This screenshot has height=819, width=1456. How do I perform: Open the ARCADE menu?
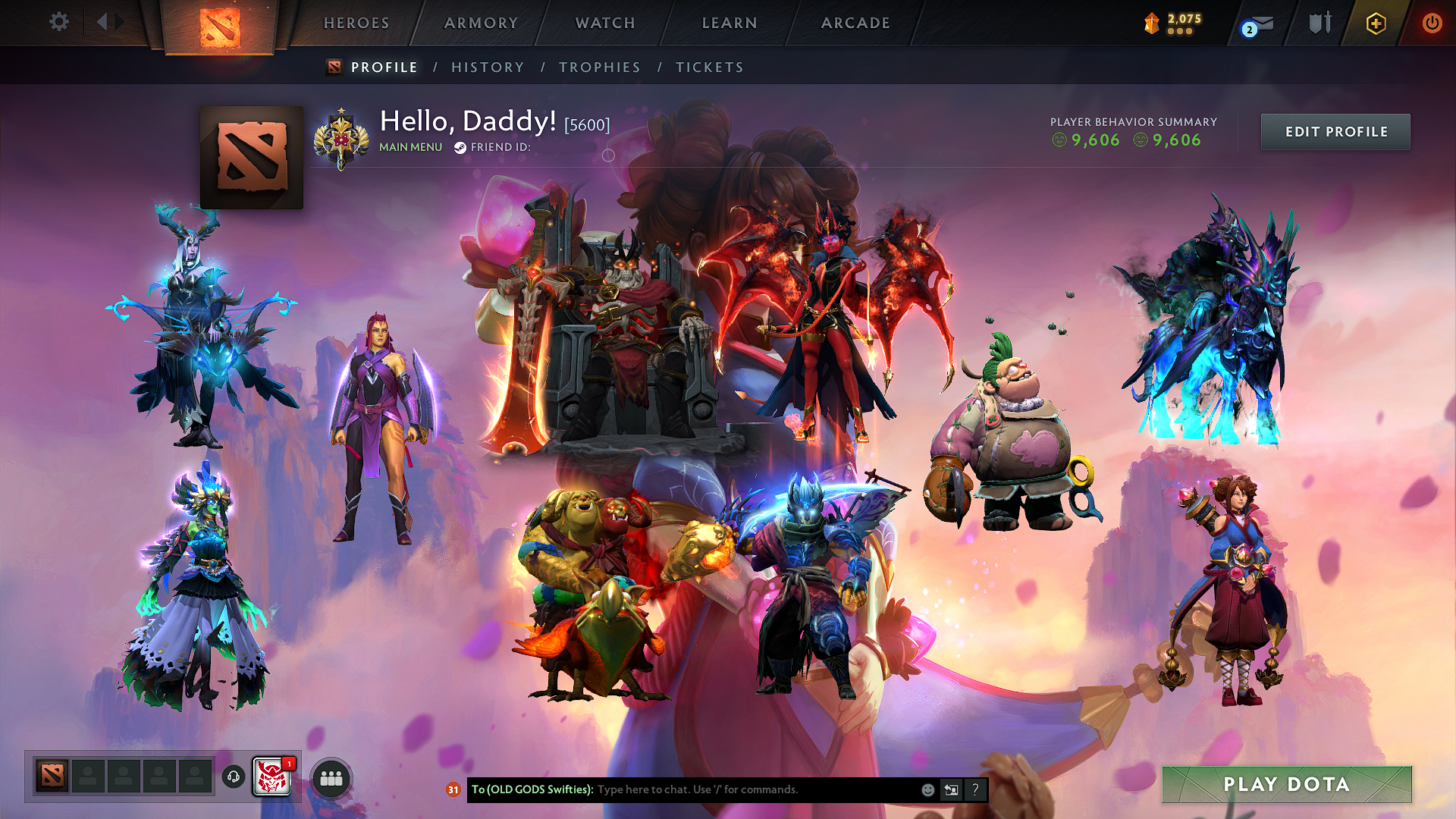pos(855,23)
